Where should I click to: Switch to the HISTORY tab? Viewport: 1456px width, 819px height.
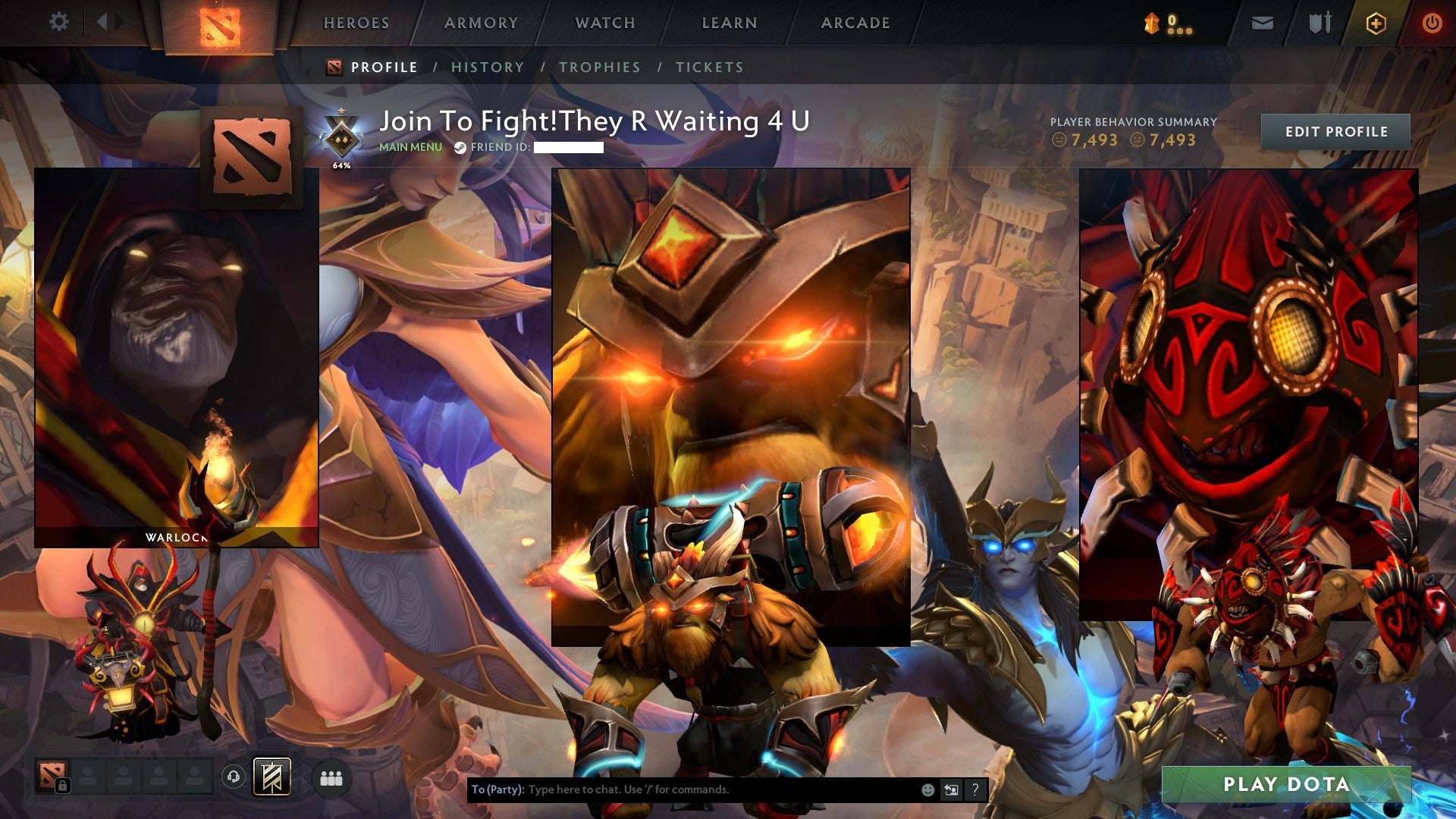click(487, 67)
